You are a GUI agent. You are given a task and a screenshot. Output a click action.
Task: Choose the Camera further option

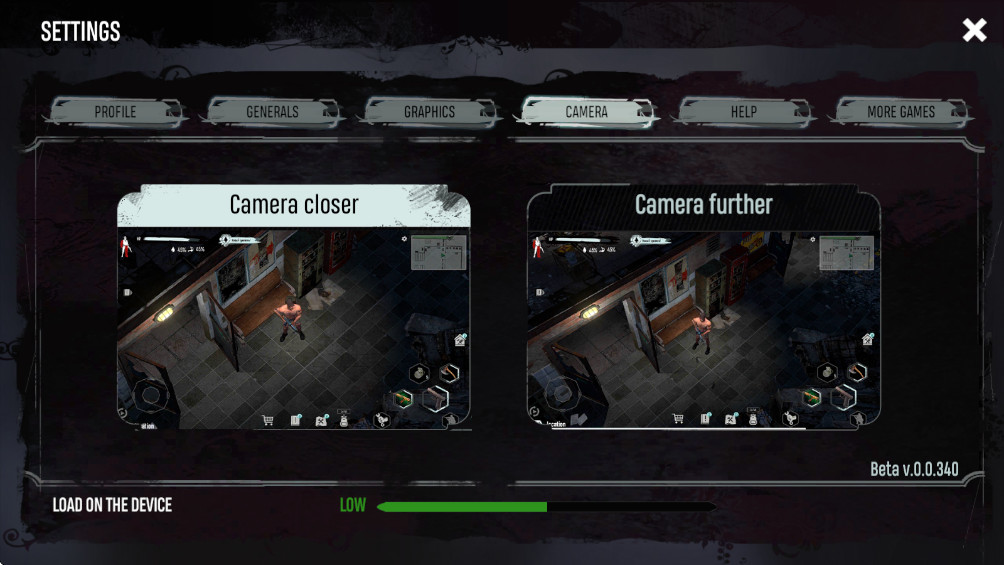click(704, 308)
